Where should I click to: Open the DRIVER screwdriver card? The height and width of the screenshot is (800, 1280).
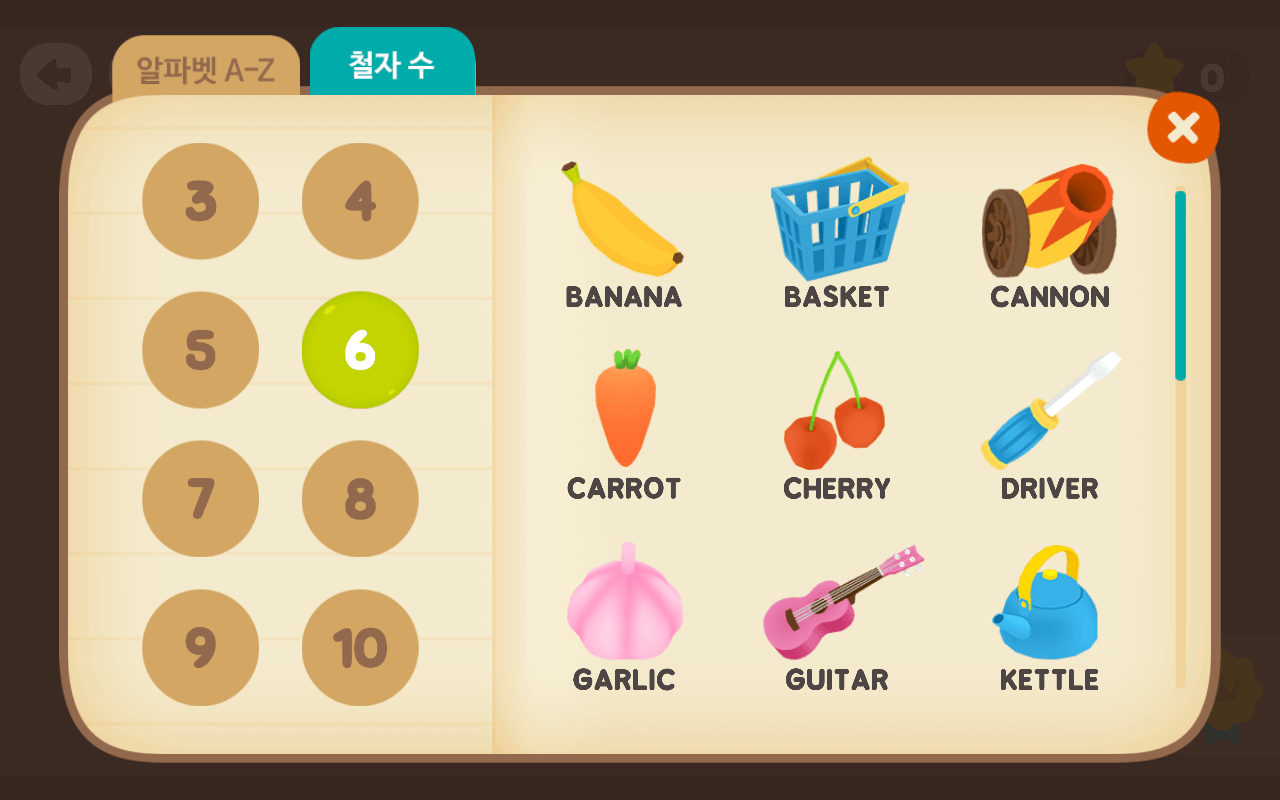(x=1049, y=425)
